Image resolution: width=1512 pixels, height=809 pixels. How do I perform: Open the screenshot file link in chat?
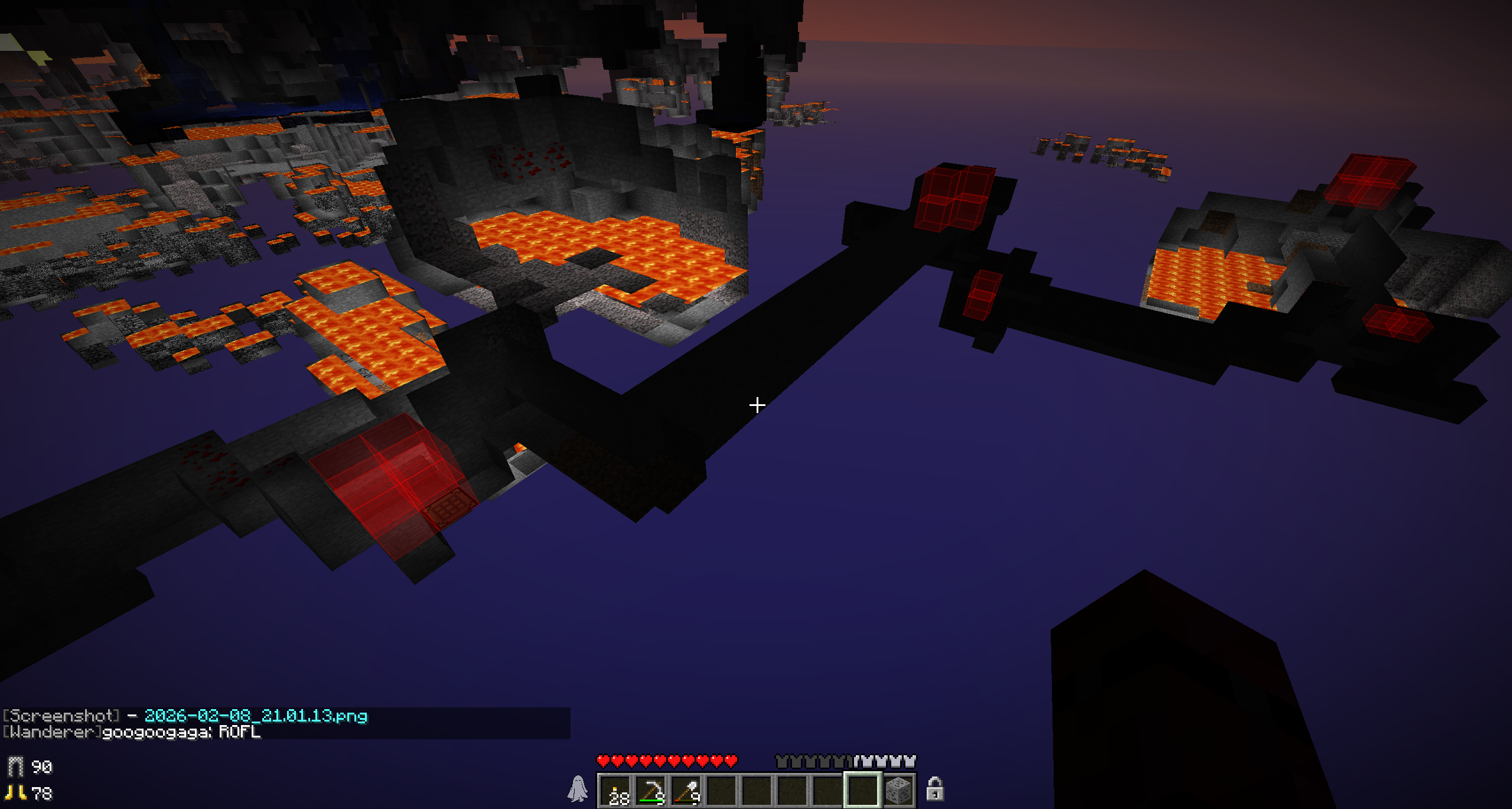pos(256,716)
